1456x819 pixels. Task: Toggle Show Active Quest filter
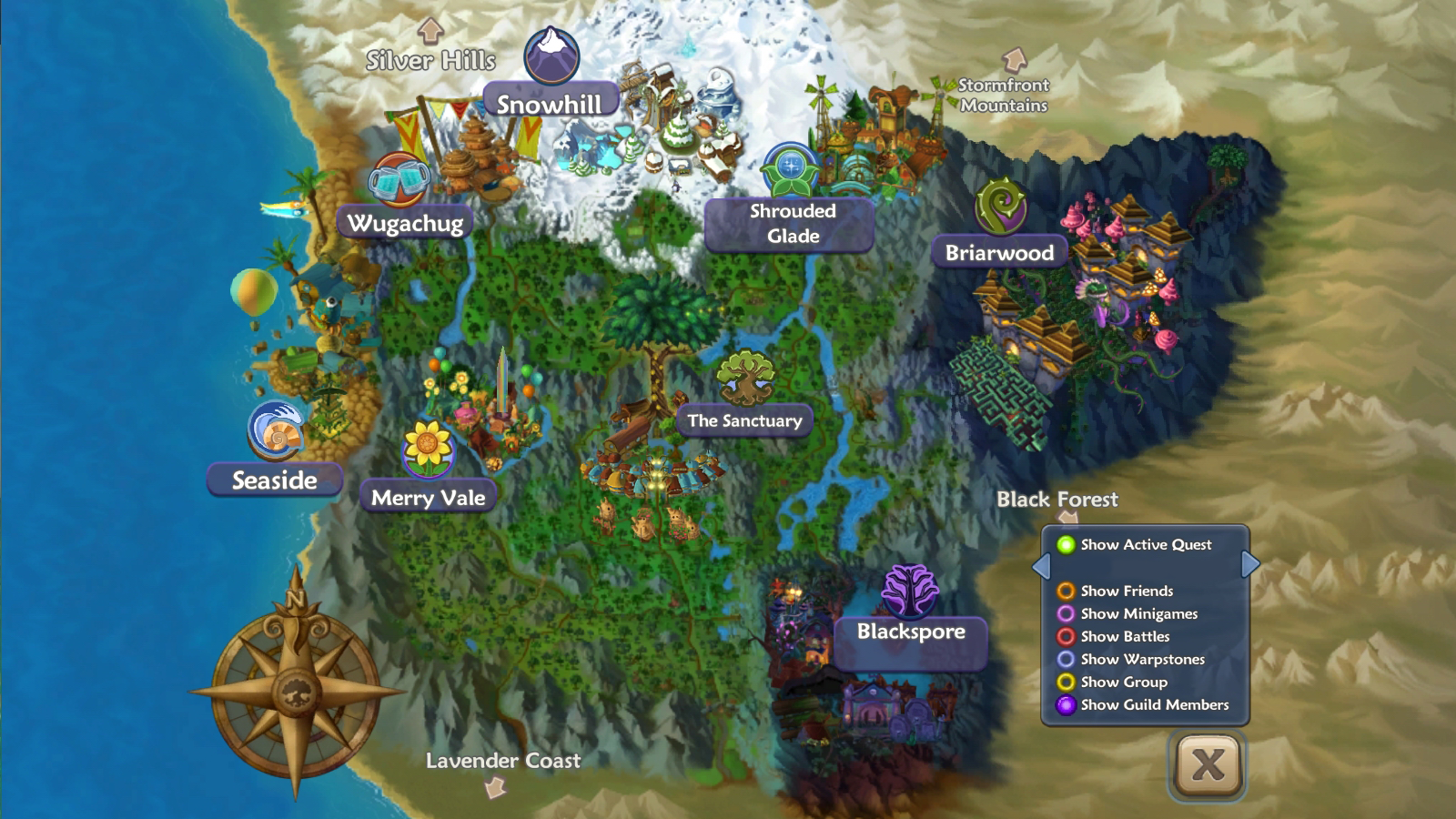1066,545
